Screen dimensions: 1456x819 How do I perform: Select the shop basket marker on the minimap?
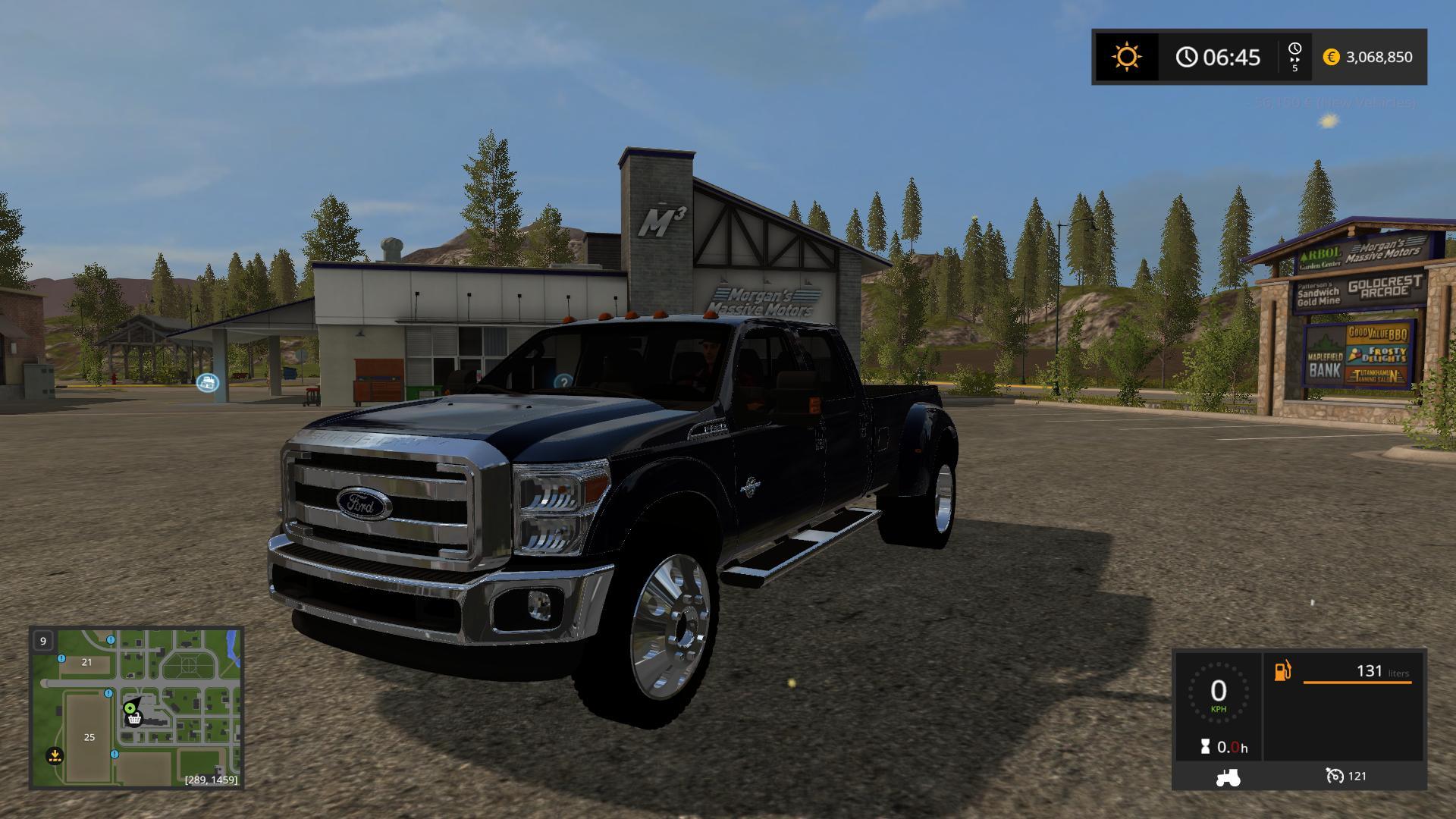pos(135,719)
